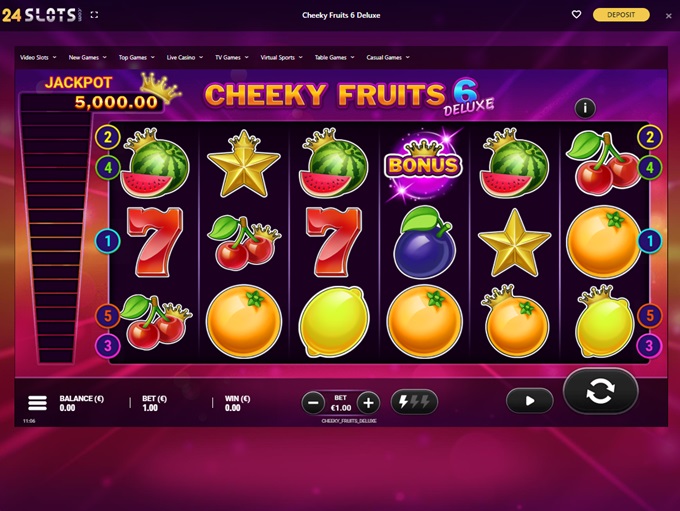Choose the Live Casino menu
The image size is (680, 511).
point(185,58)
